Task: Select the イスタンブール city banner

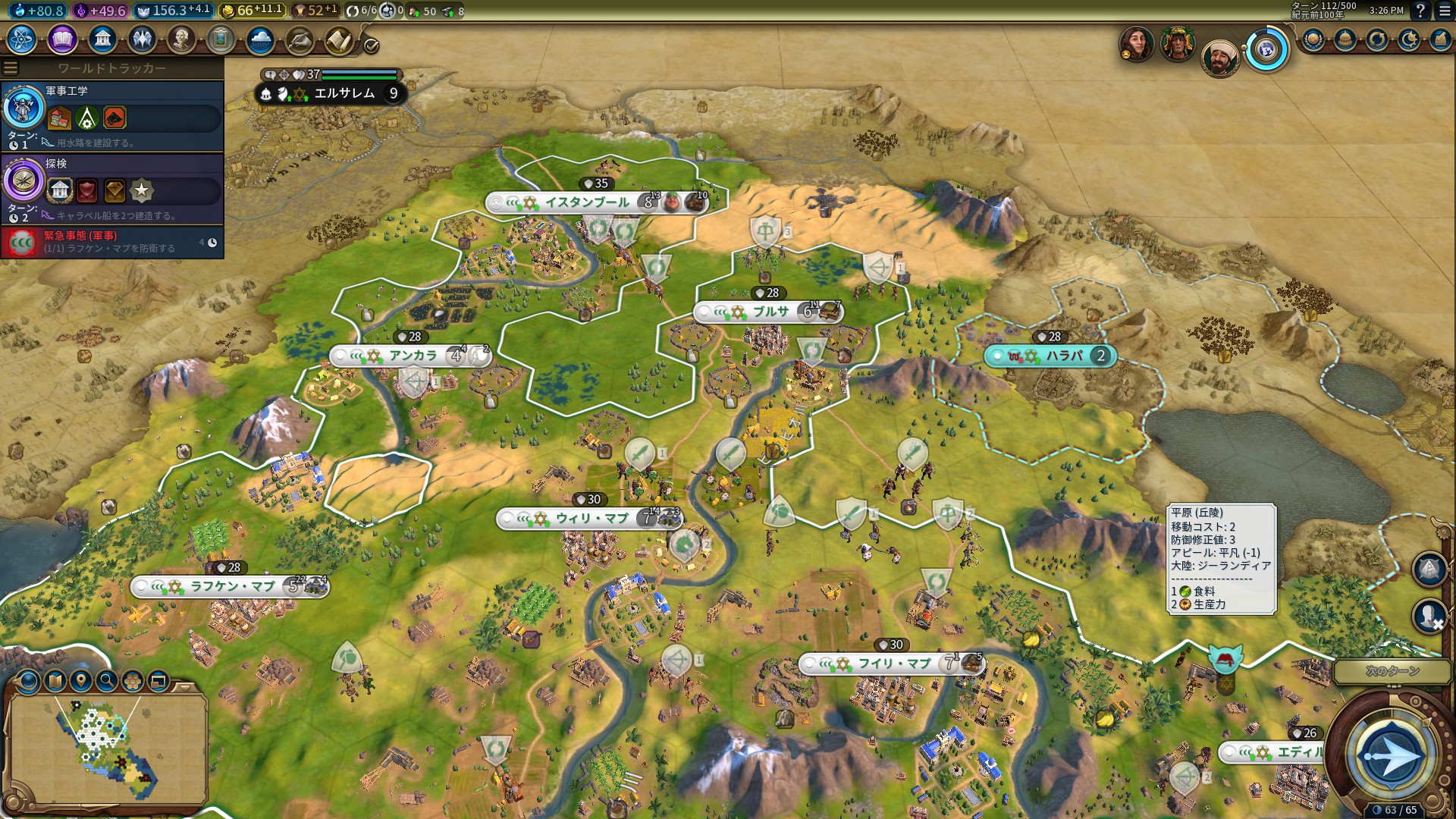Action: [x=588, y=202]
